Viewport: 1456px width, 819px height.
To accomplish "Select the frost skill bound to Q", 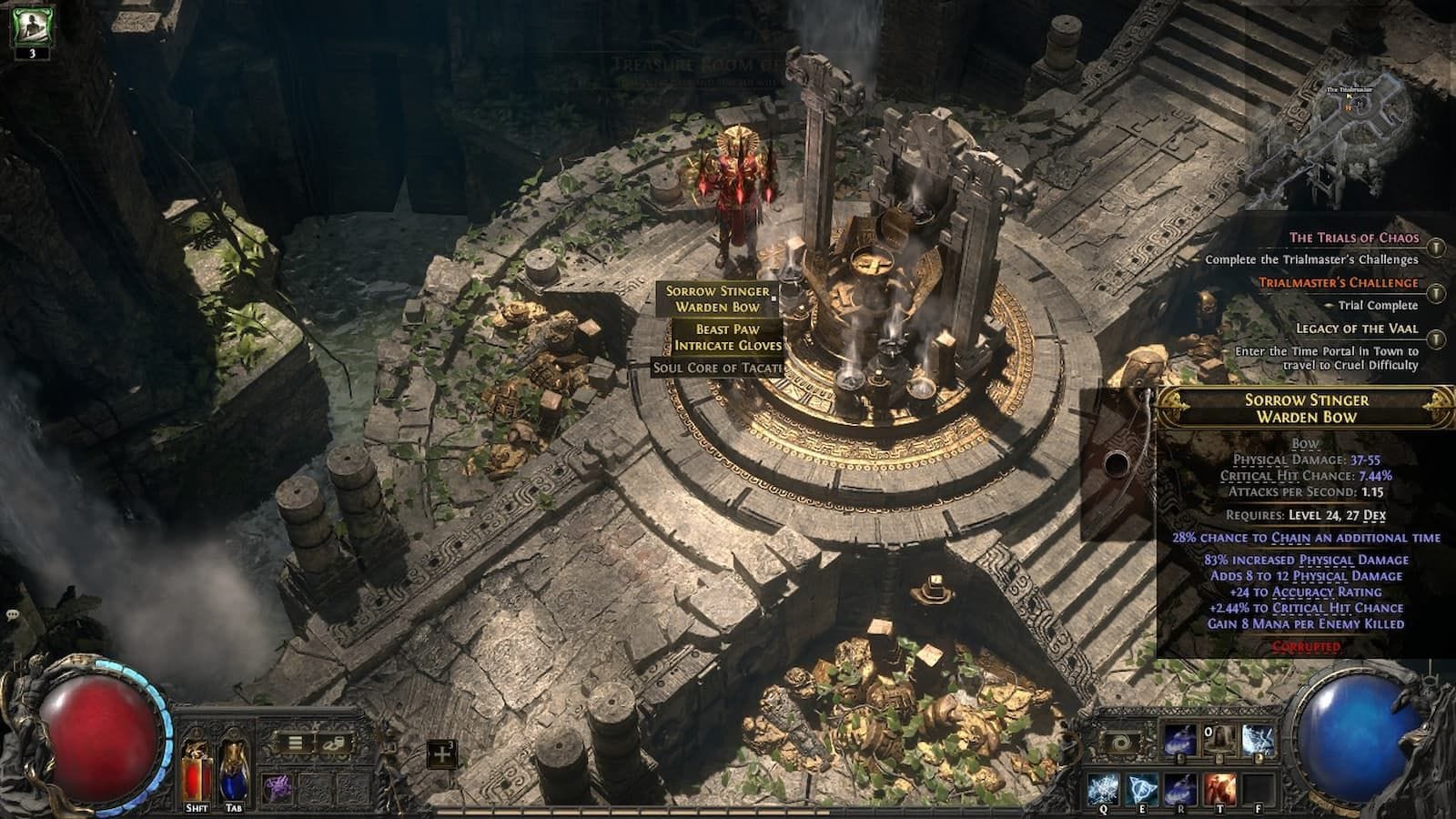I will point(1103,787).
